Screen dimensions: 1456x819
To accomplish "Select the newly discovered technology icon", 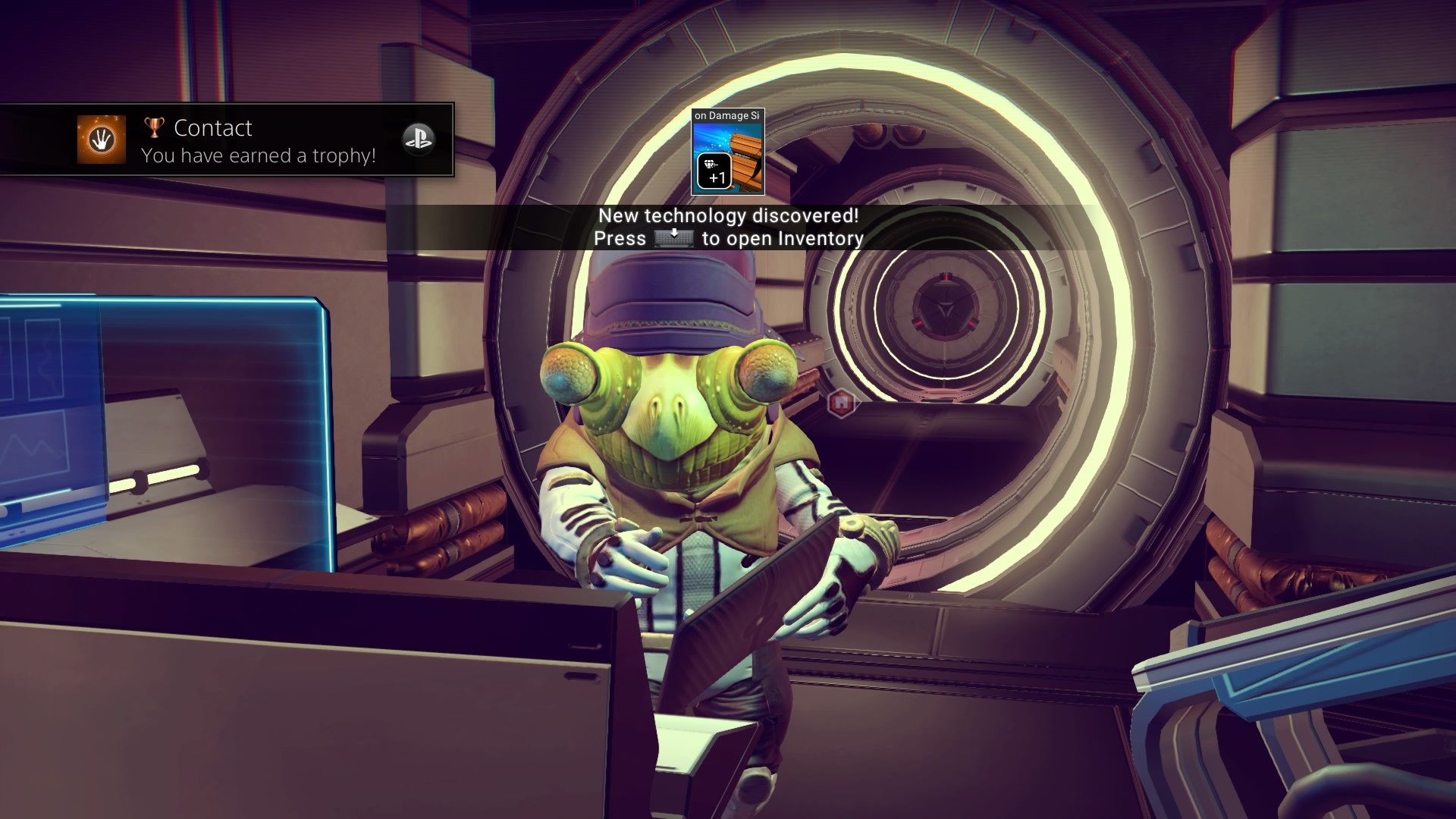I will click(727, 152).
